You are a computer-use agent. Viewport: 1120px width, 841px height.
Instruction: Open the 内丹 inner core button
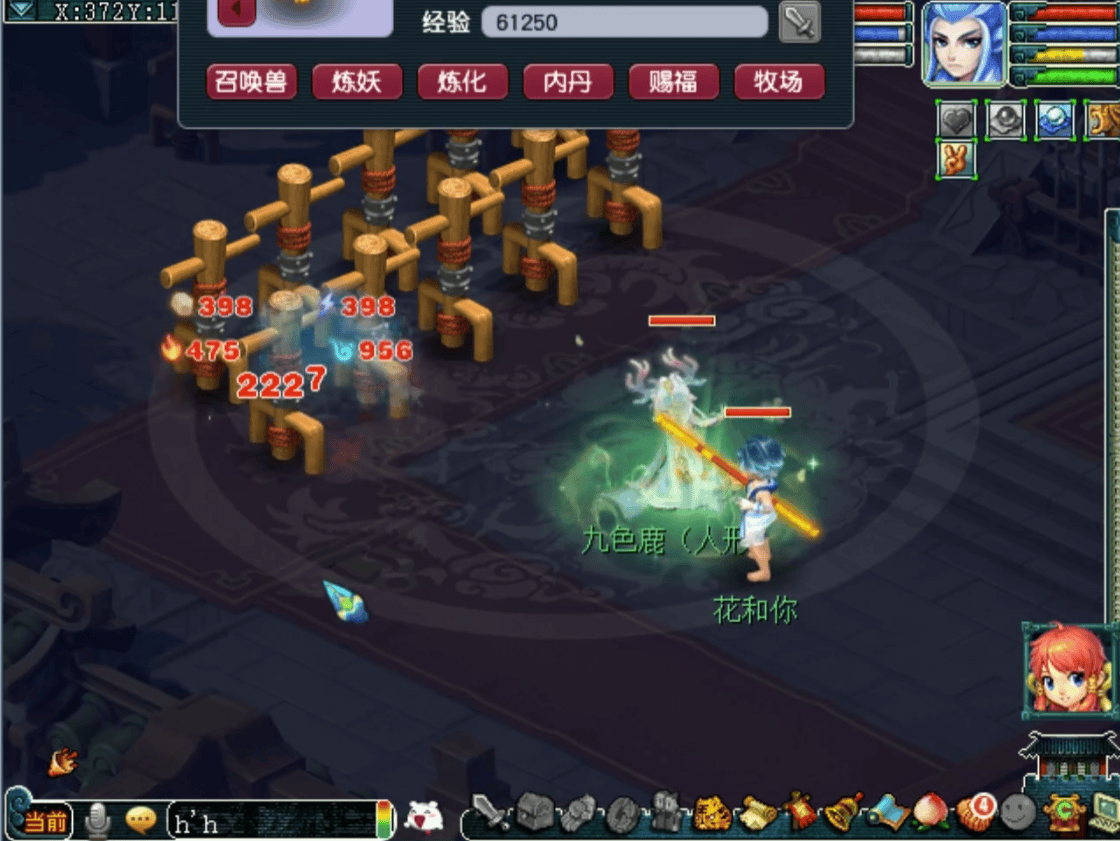point(568,82)
